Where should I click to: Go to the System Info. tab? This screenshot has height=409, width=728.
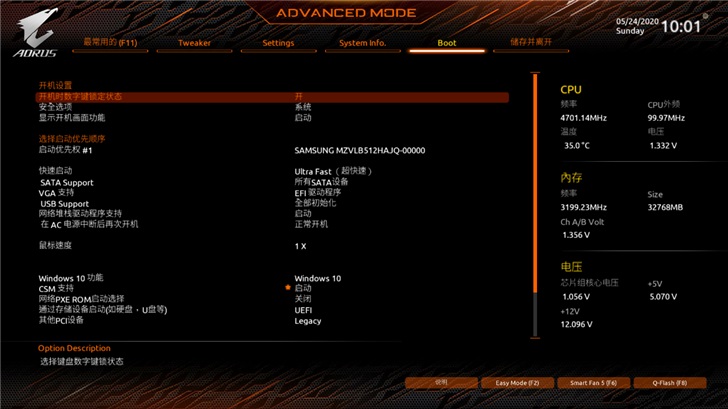click(362, 43)
